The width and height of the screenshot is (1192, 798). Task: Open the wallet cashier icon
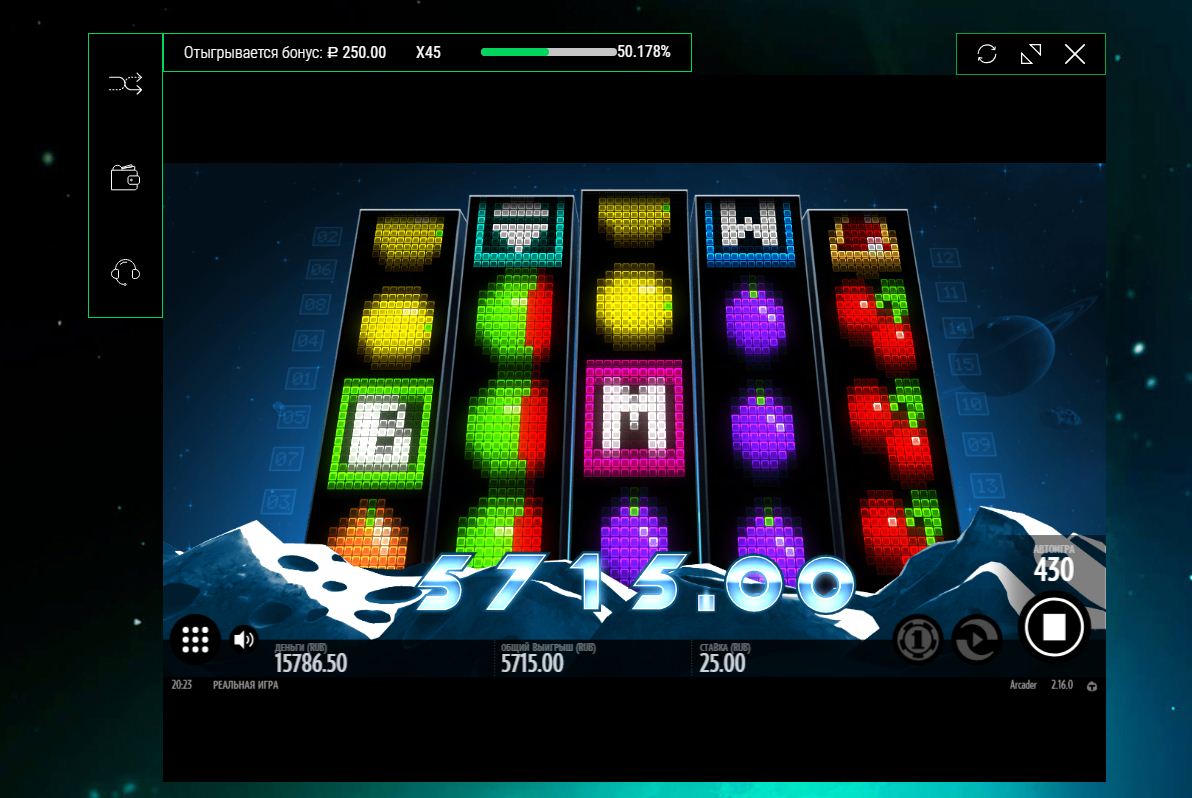[x=125, y=179]
